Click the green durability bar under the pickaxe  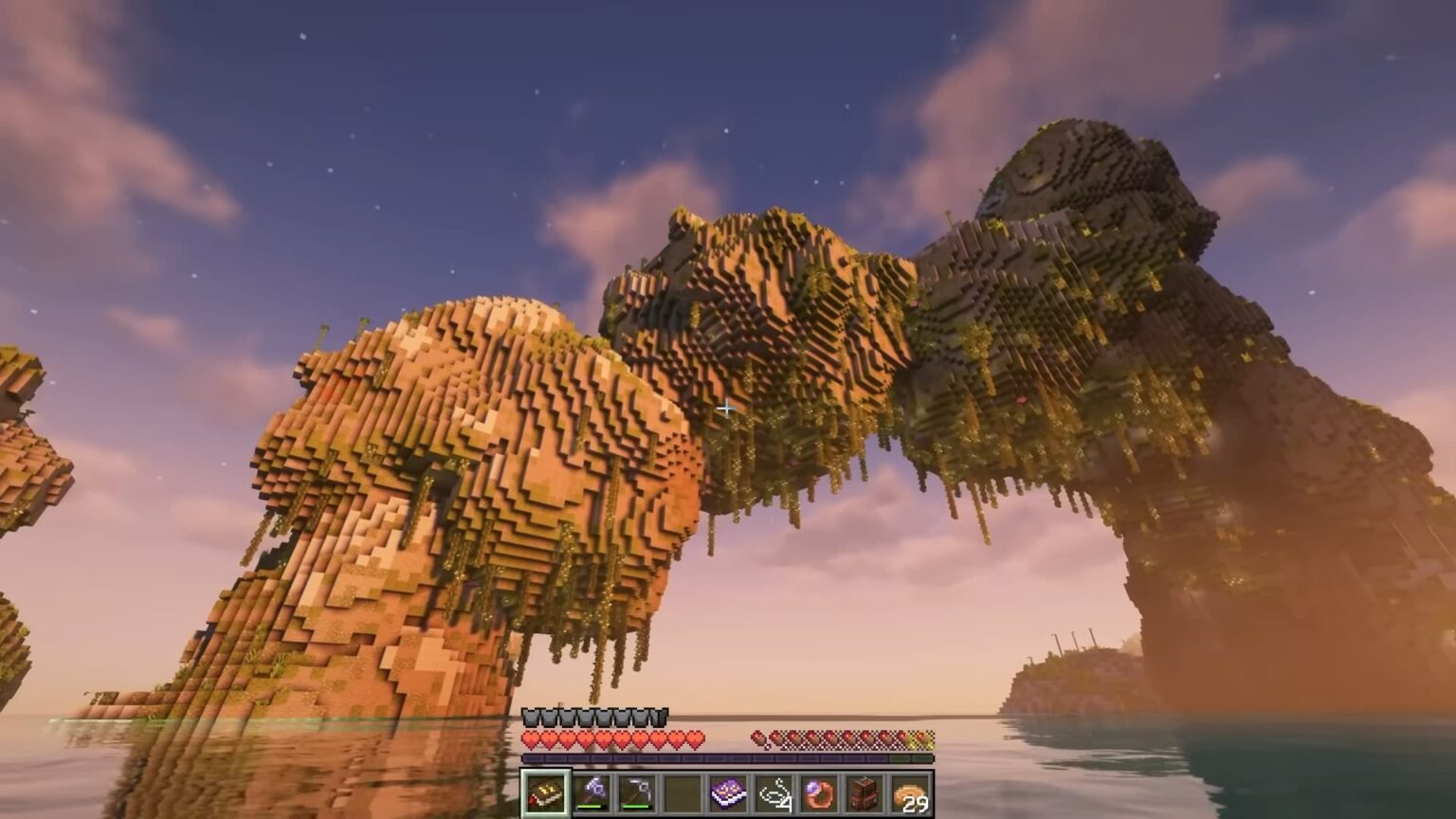click(634, 807)
